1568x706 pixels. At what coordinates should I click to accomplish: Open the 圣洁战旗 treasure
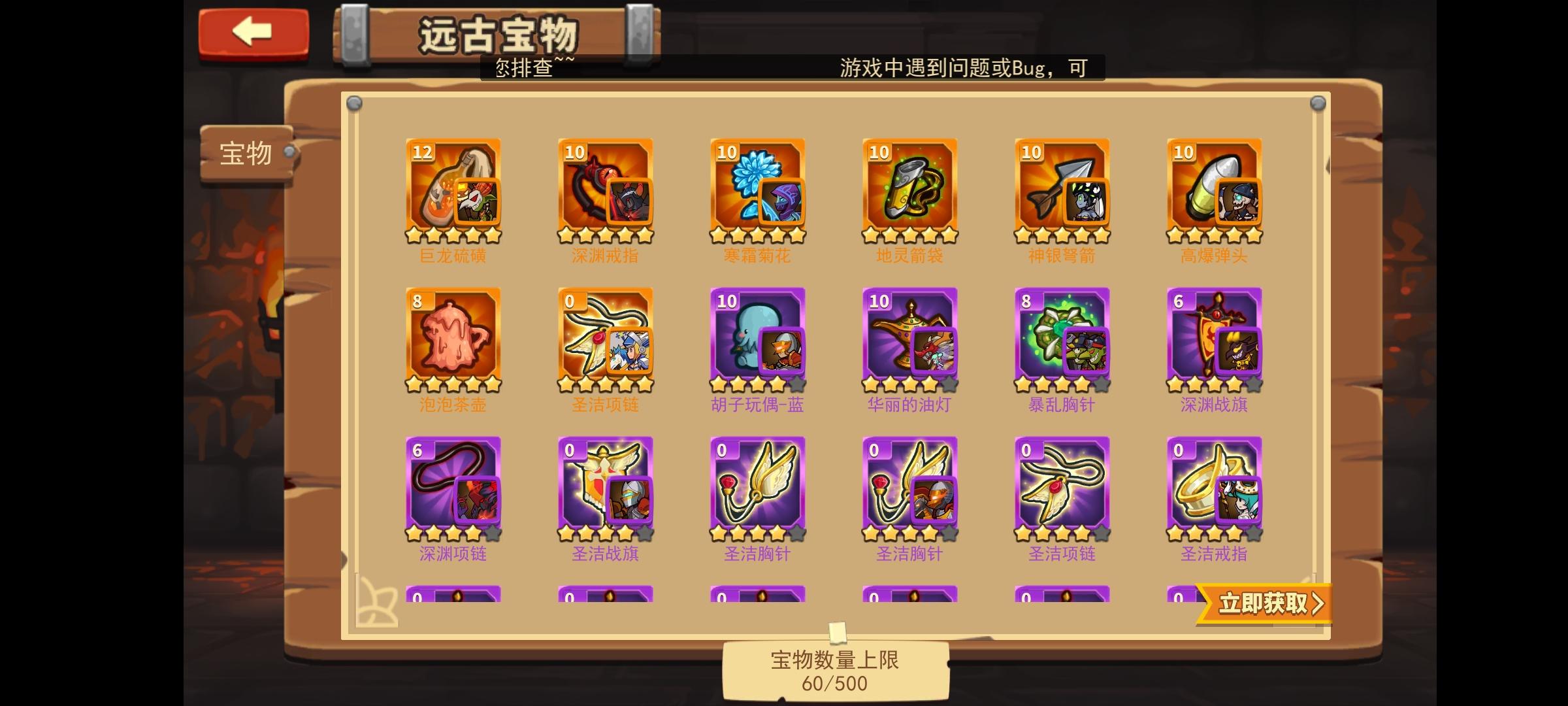[606, 487]
